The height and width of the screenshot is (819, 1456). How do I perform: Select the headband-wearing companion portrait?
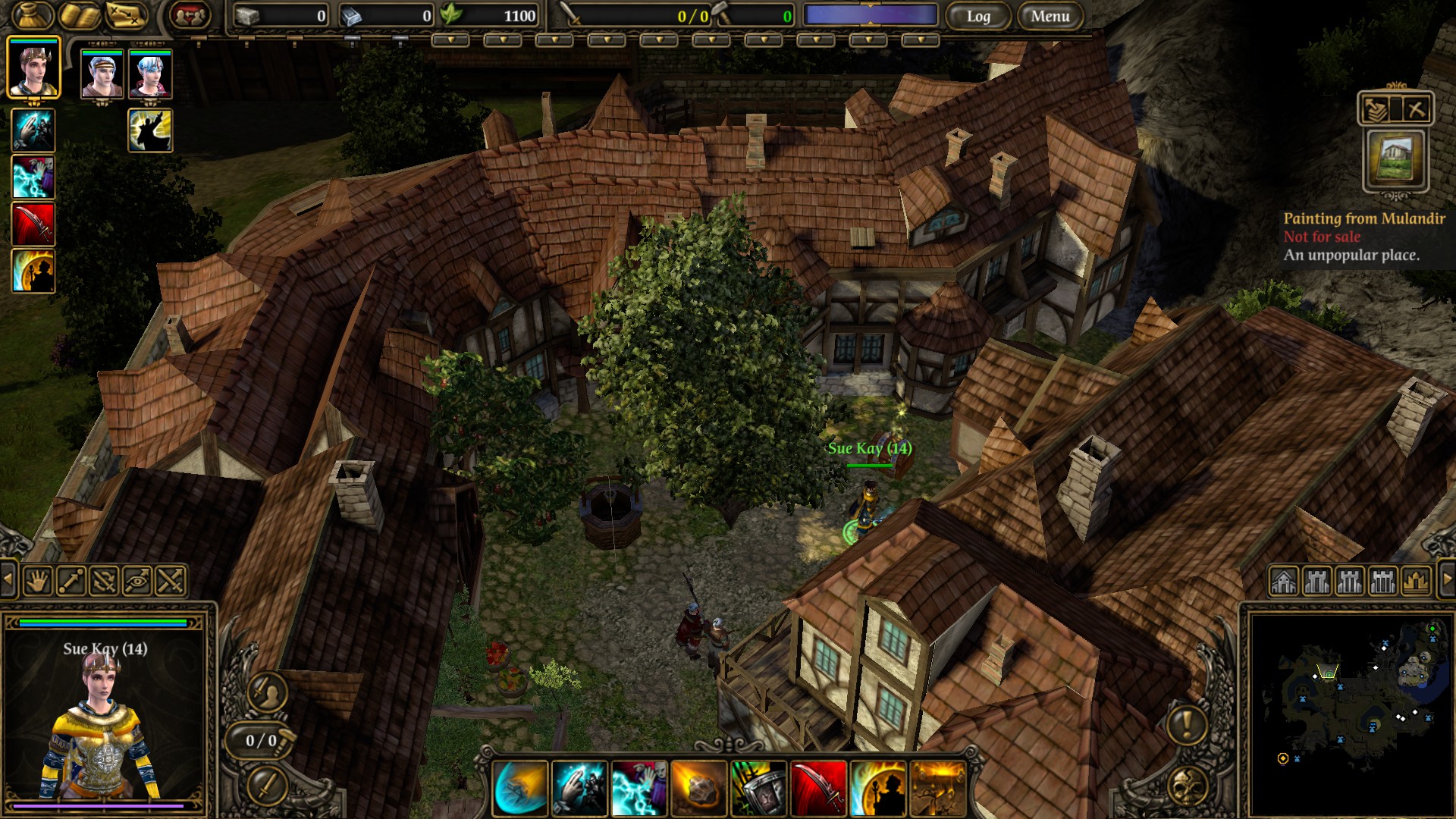tap(102, 74)
